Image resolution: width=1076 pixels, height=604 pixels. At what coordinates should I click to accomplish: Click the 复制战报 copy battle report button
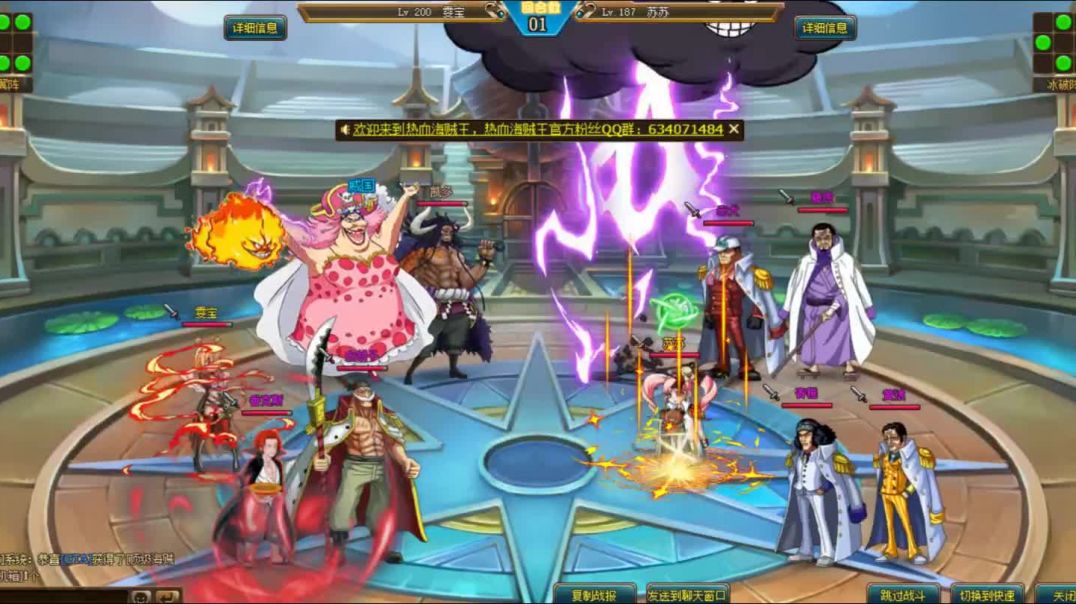[x=595, y=594]
